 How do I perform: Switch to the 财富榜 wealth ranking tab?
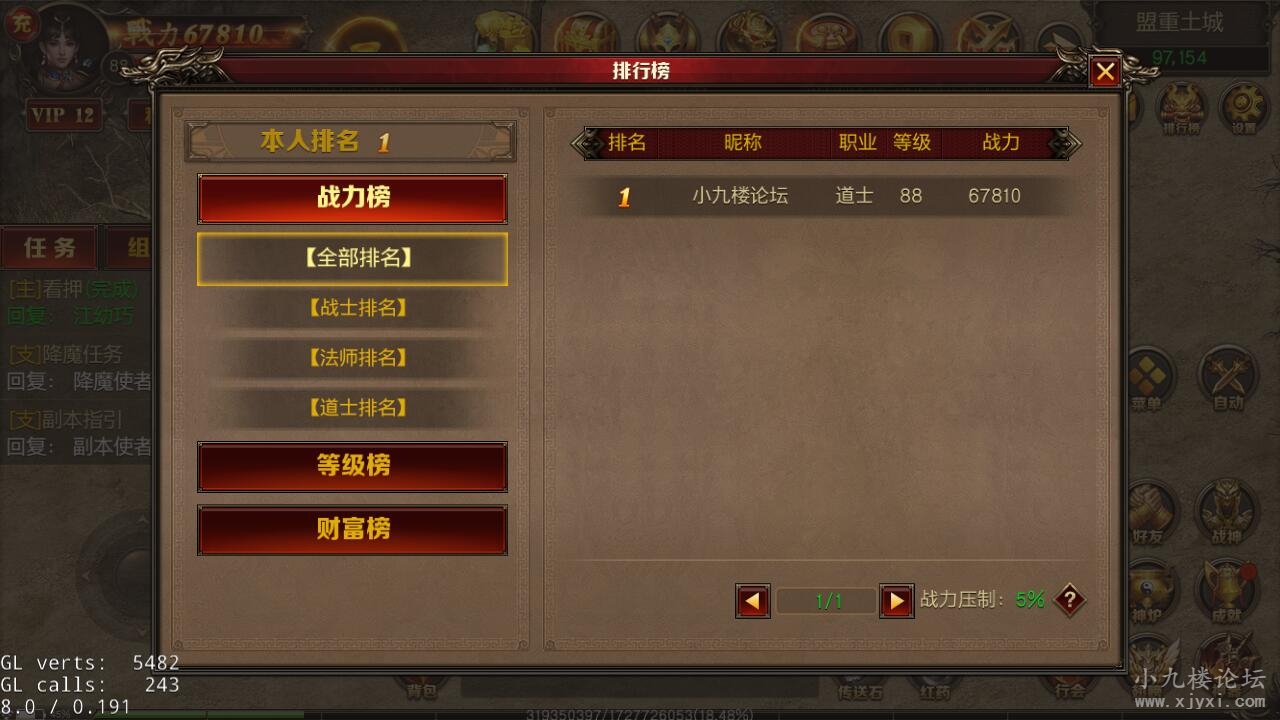pyautogui.click(x=352, y=530)
